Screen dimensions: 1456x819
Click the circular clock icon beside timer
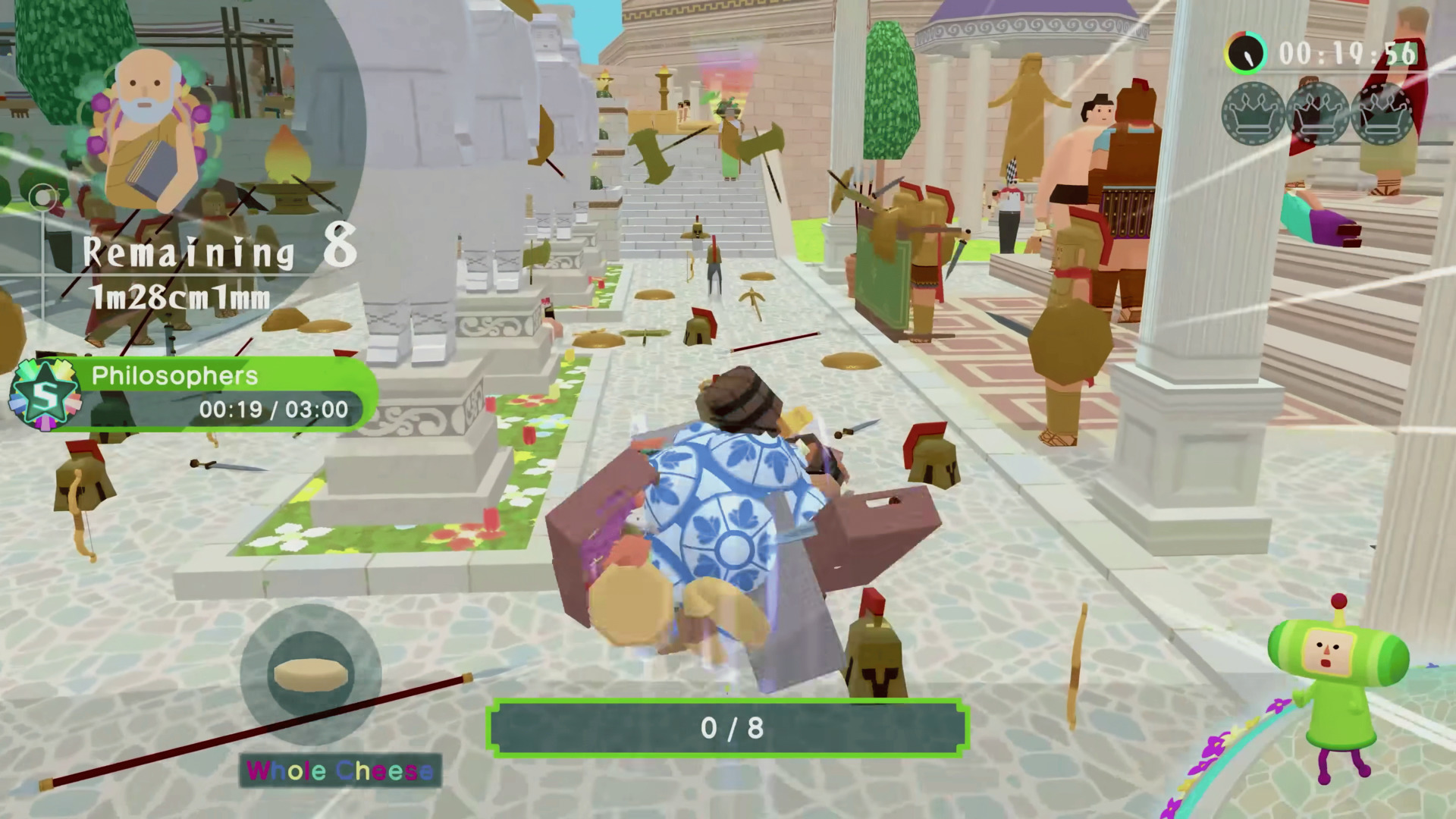point(1246,53)
